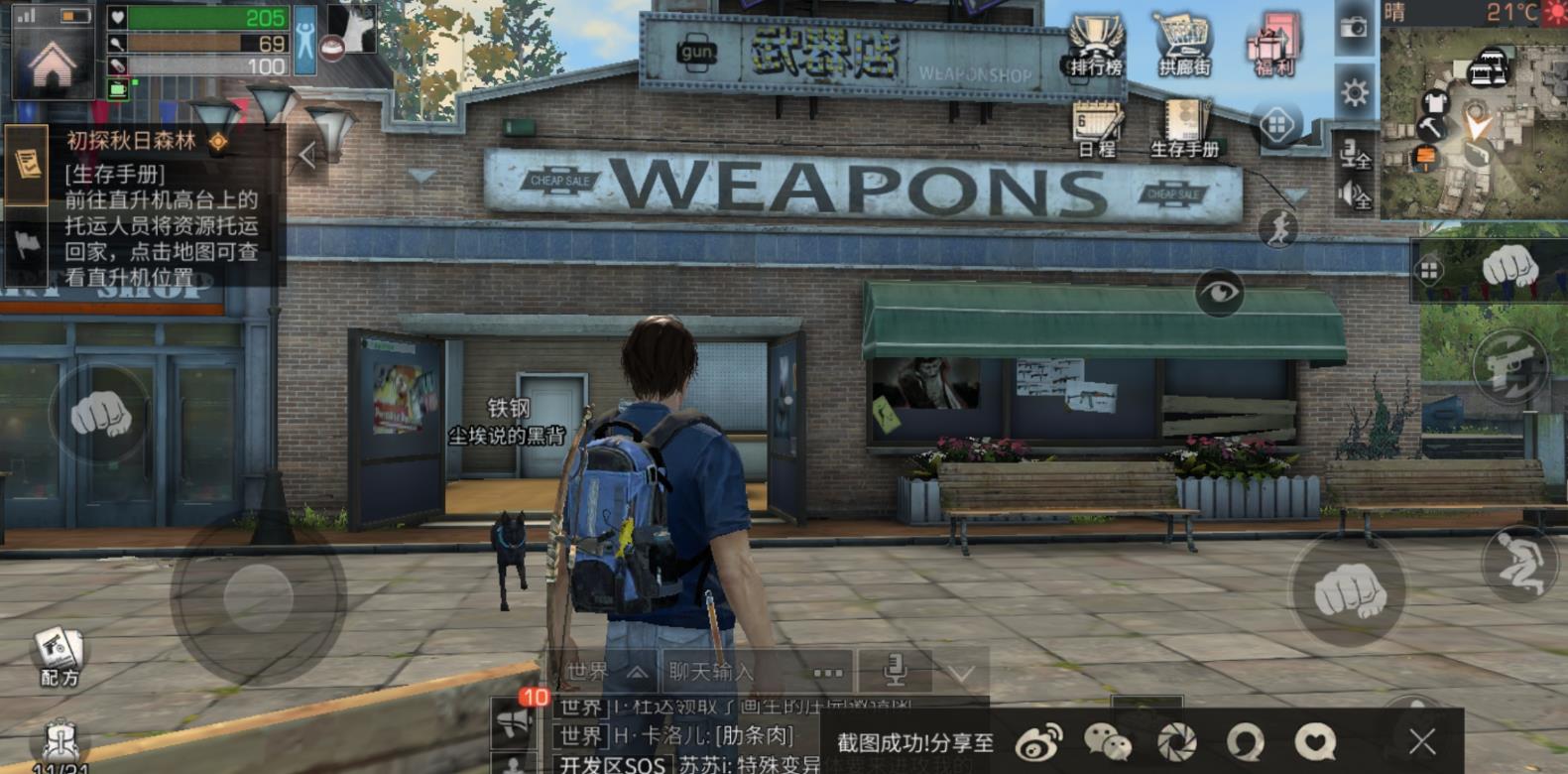Screen dimensions: 1568x774
Task: Toggle the eye view button
Action: (1219, 292)
